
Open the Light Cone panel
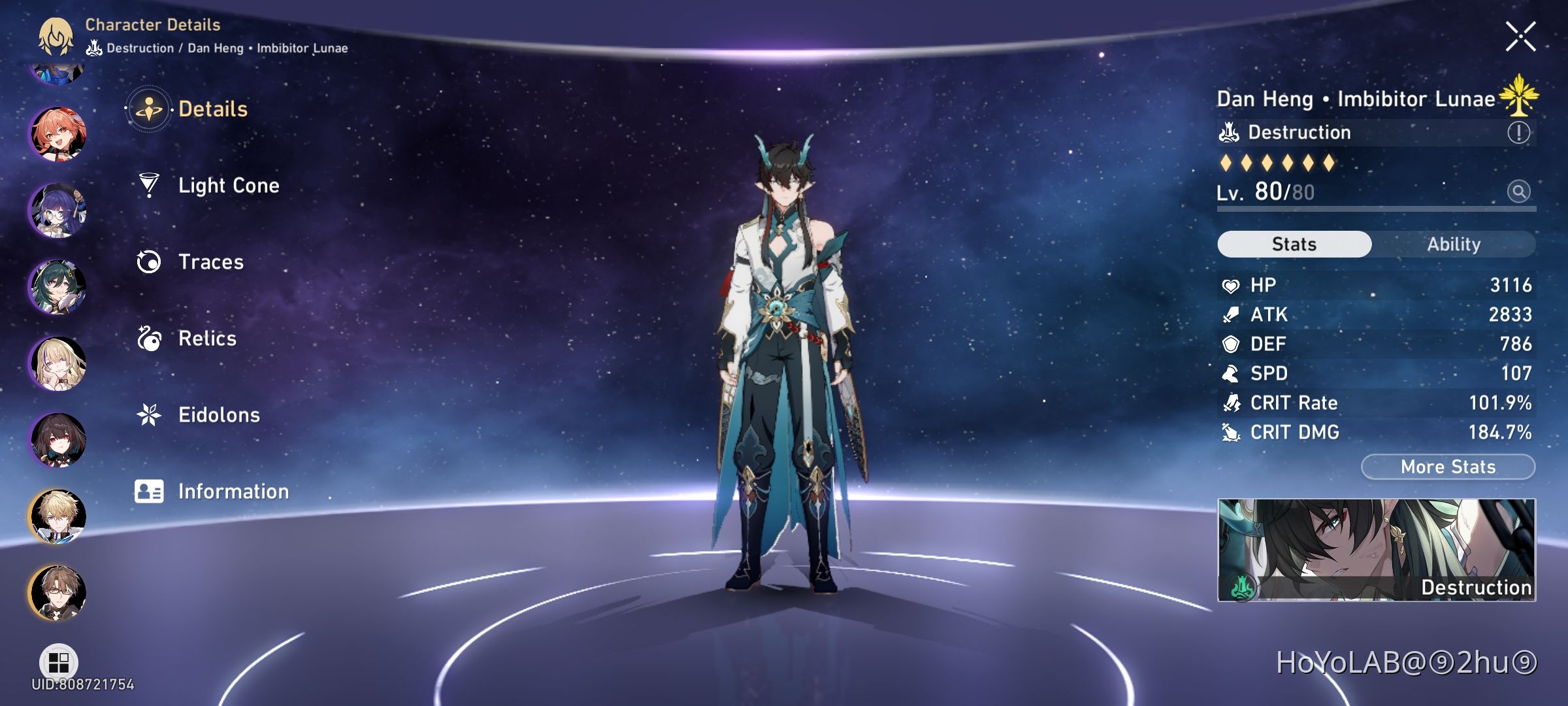click(228, 186)
